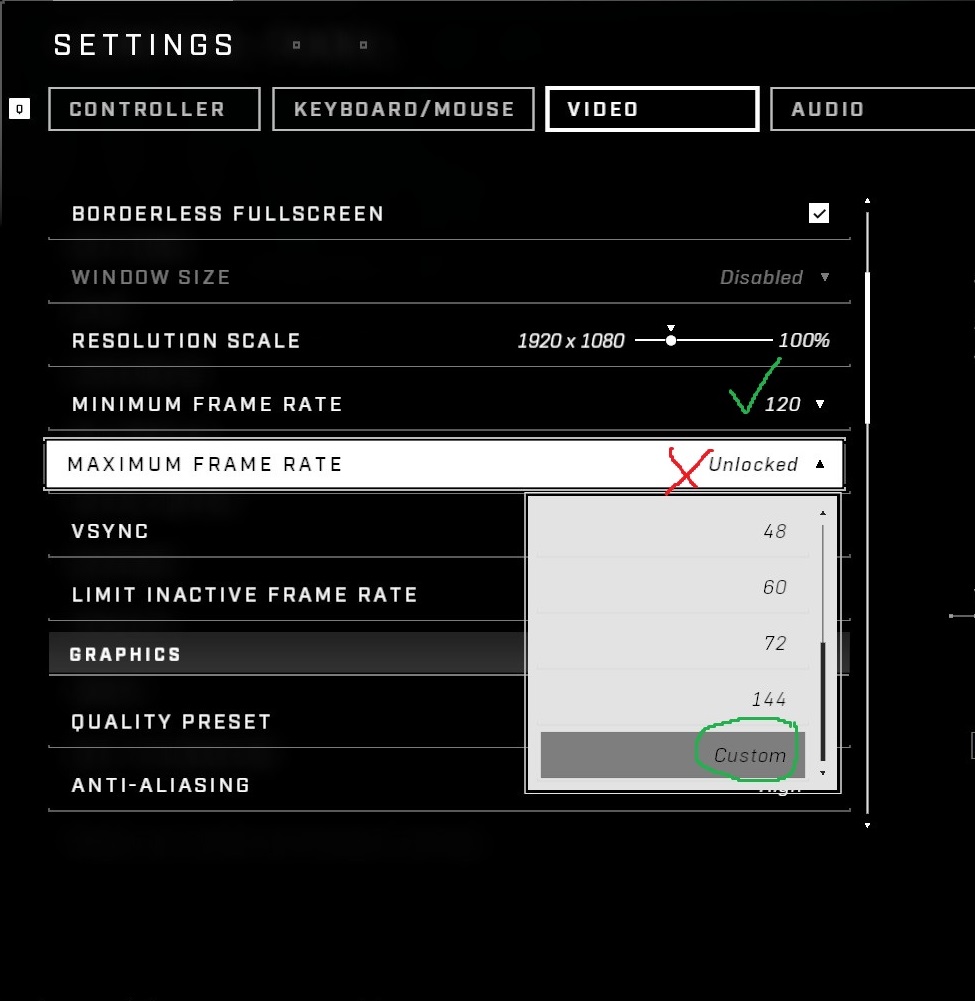Select the Video settings tab
The width and height of the screenshot is (975, 1001).
point(651,109)
